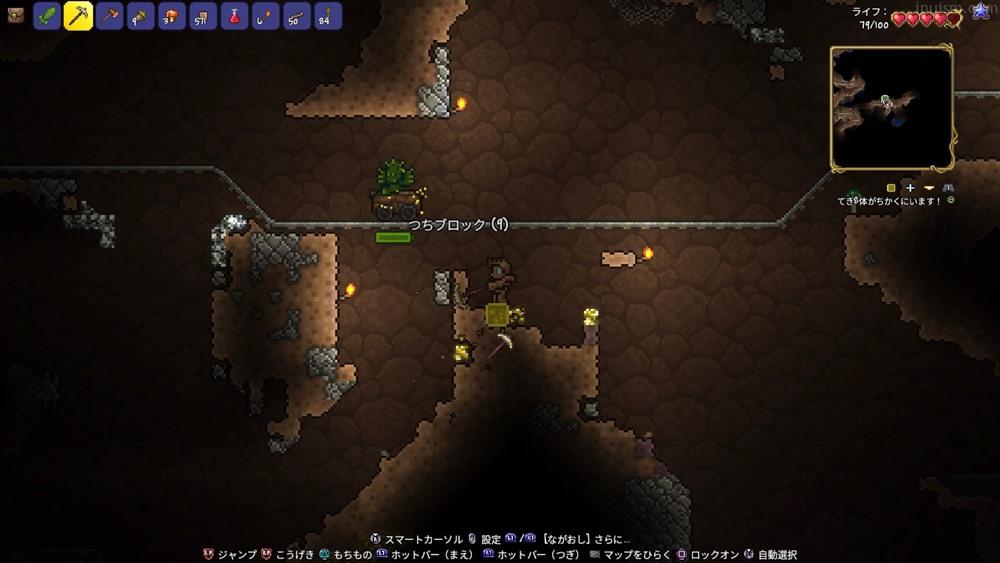Select the dirt block stack slot
The width and height of the screenshot is (1000, 563).
(203, 16)
